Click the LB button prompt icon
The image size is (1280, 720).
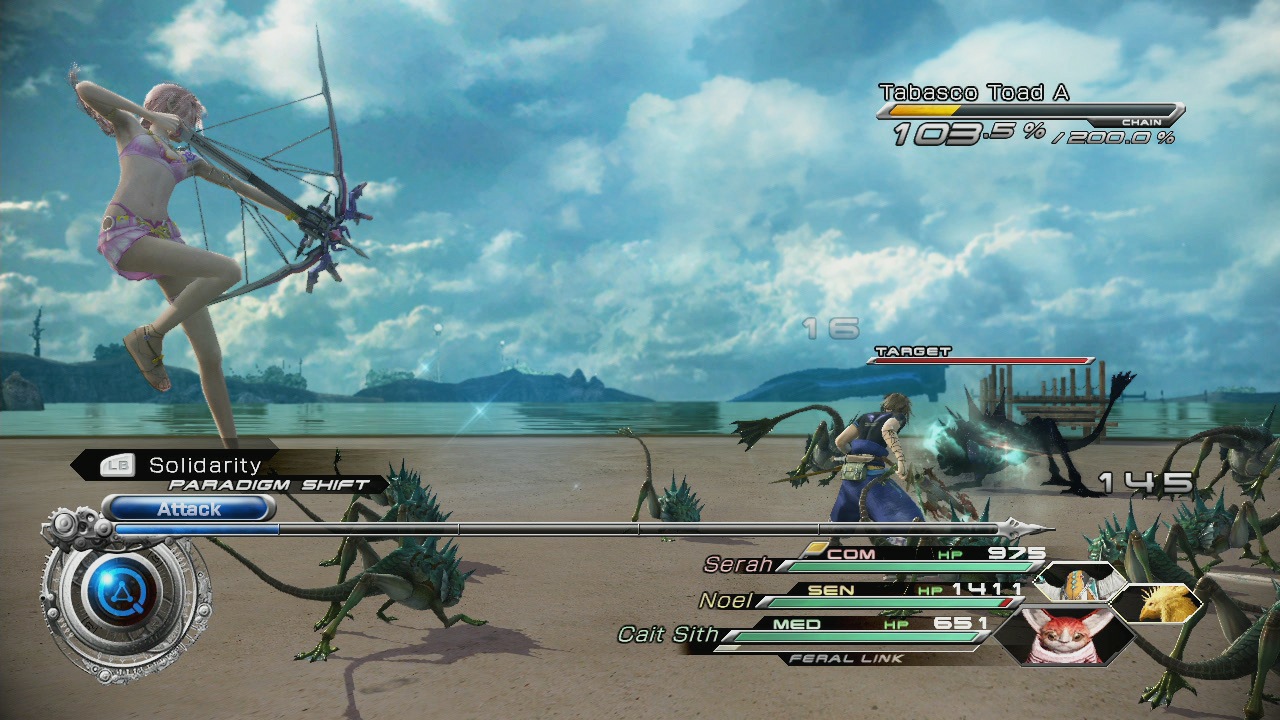(117, 464)
